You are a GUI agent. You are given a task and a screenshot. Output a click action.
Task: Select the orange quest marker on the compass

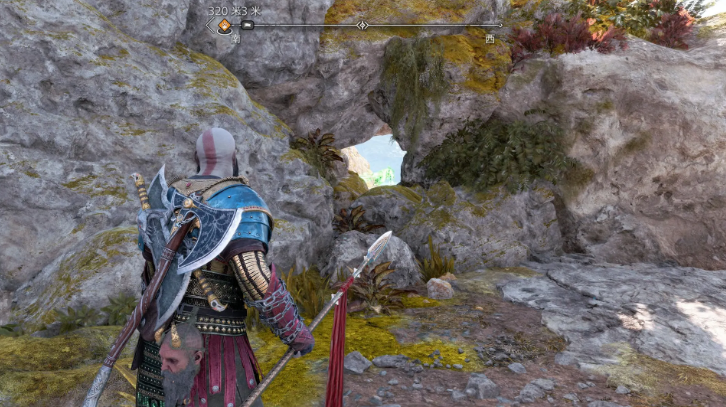[223, 26]
